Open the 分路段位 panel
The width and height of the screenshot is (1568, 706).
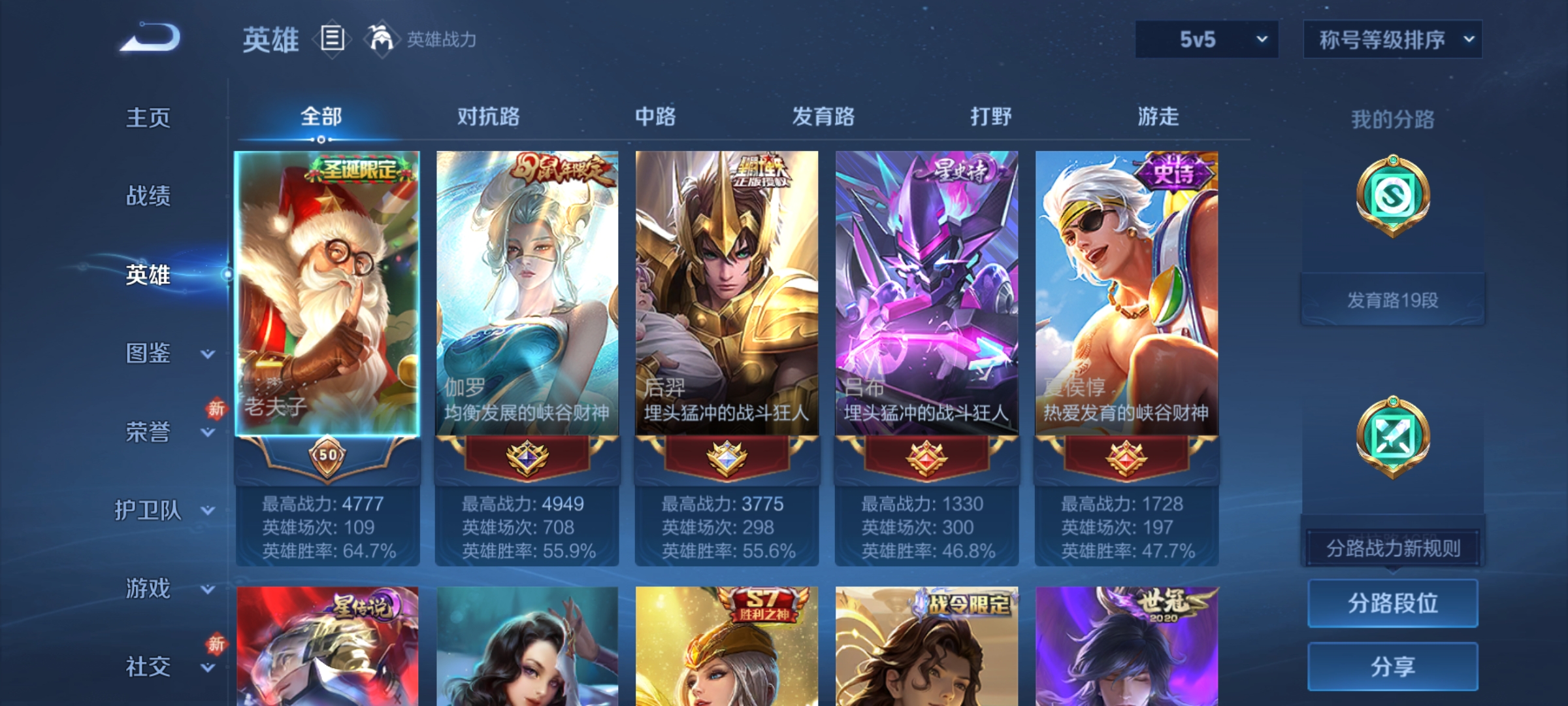(1392, 604)
